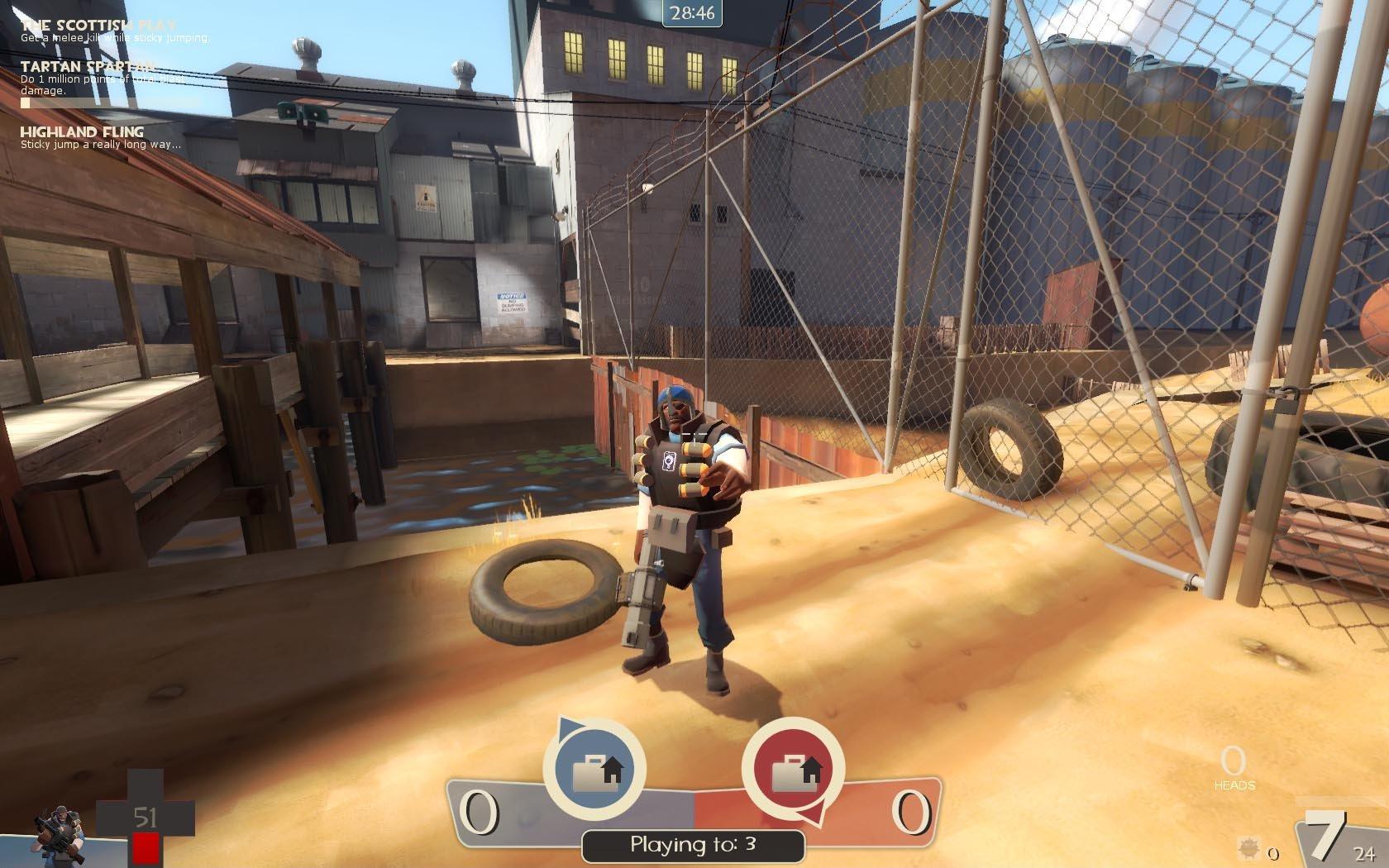Click the blue team intelligence briefcase icon
Screen dimensions: 1389x868
[x=594, y=770]
